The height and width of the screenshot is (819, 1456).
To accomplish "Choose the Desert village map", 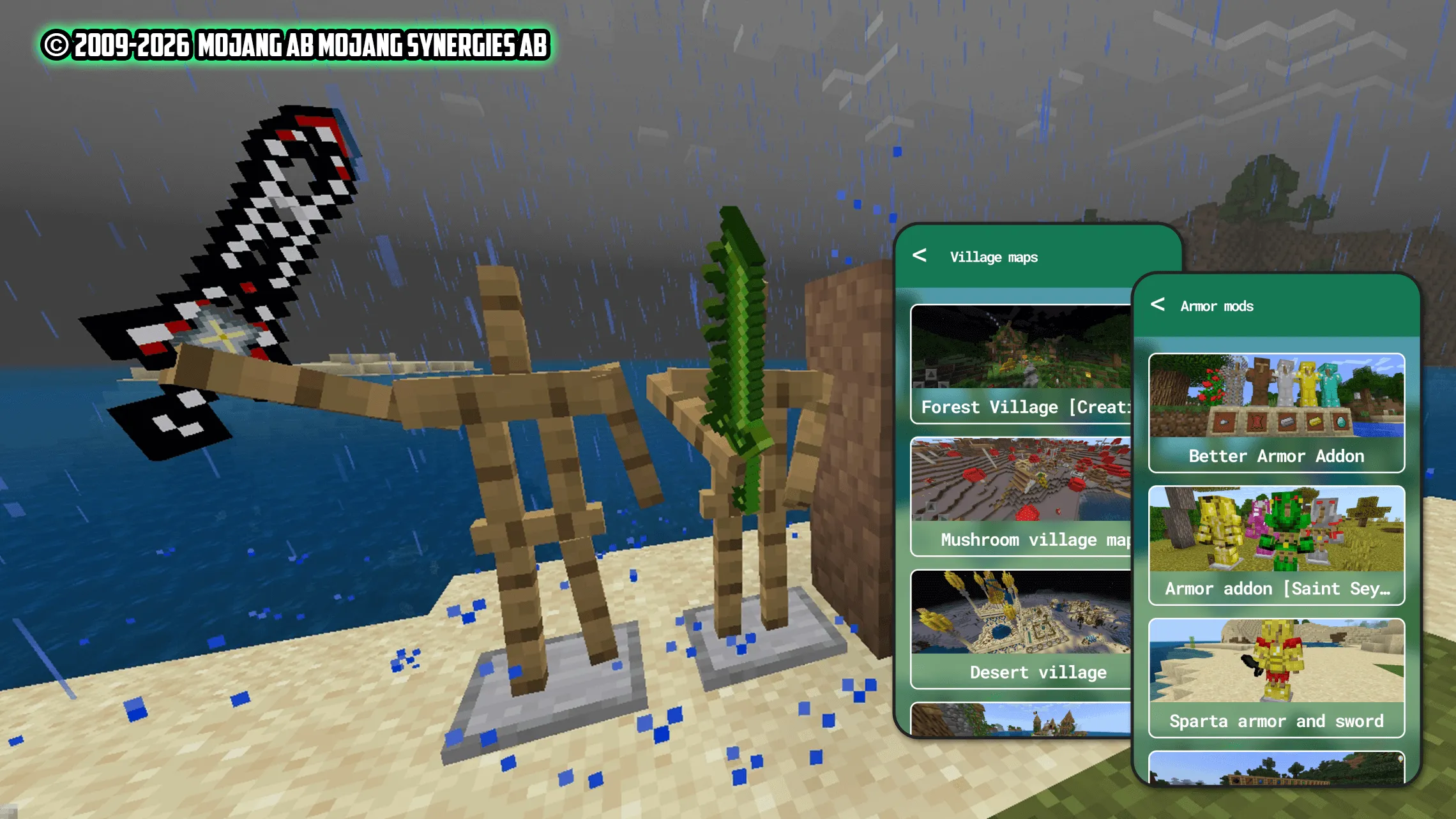I will point(1020,630).
